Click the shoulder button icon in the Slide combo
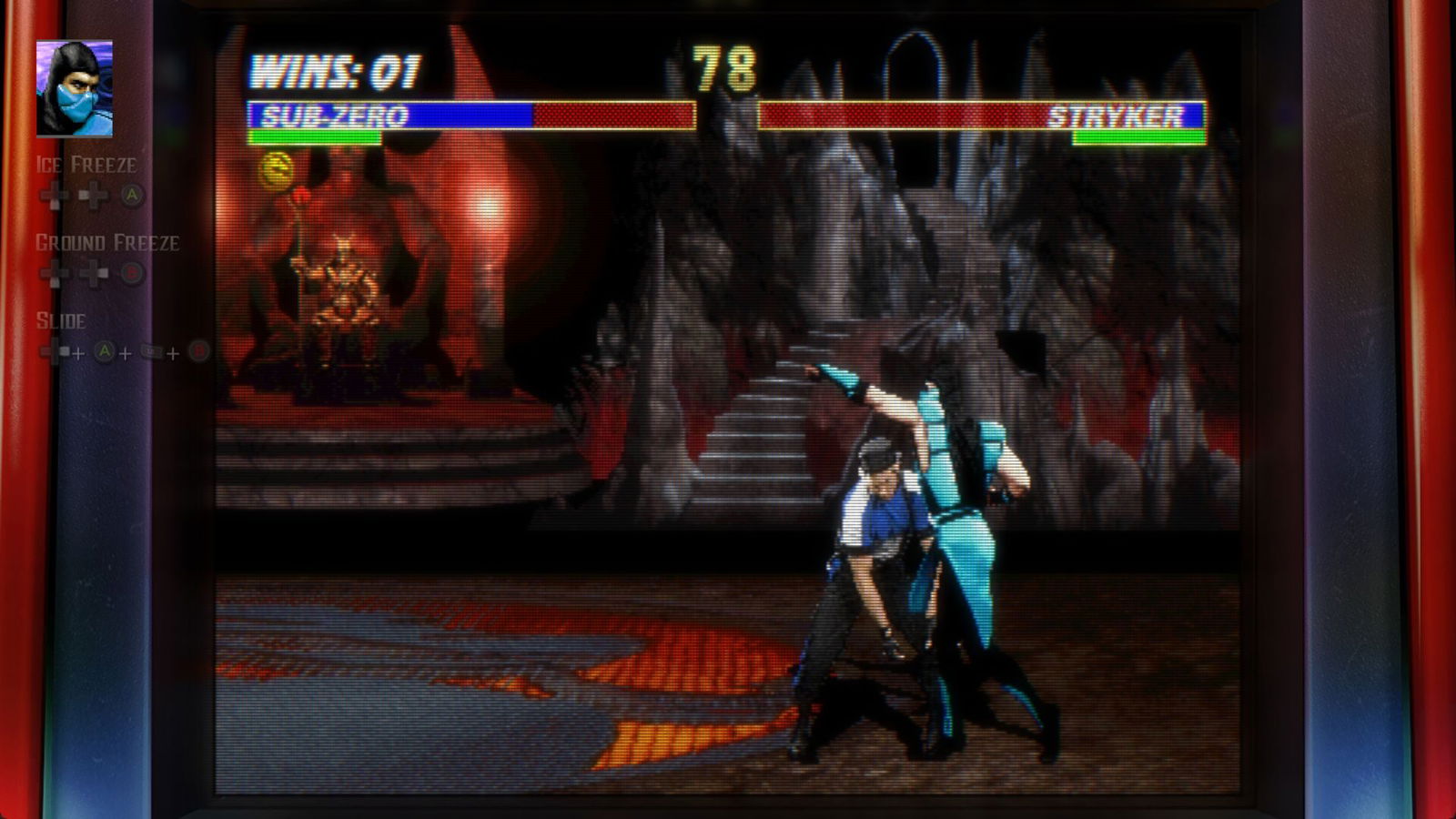 pyautogui.click(x=149, y=351)
